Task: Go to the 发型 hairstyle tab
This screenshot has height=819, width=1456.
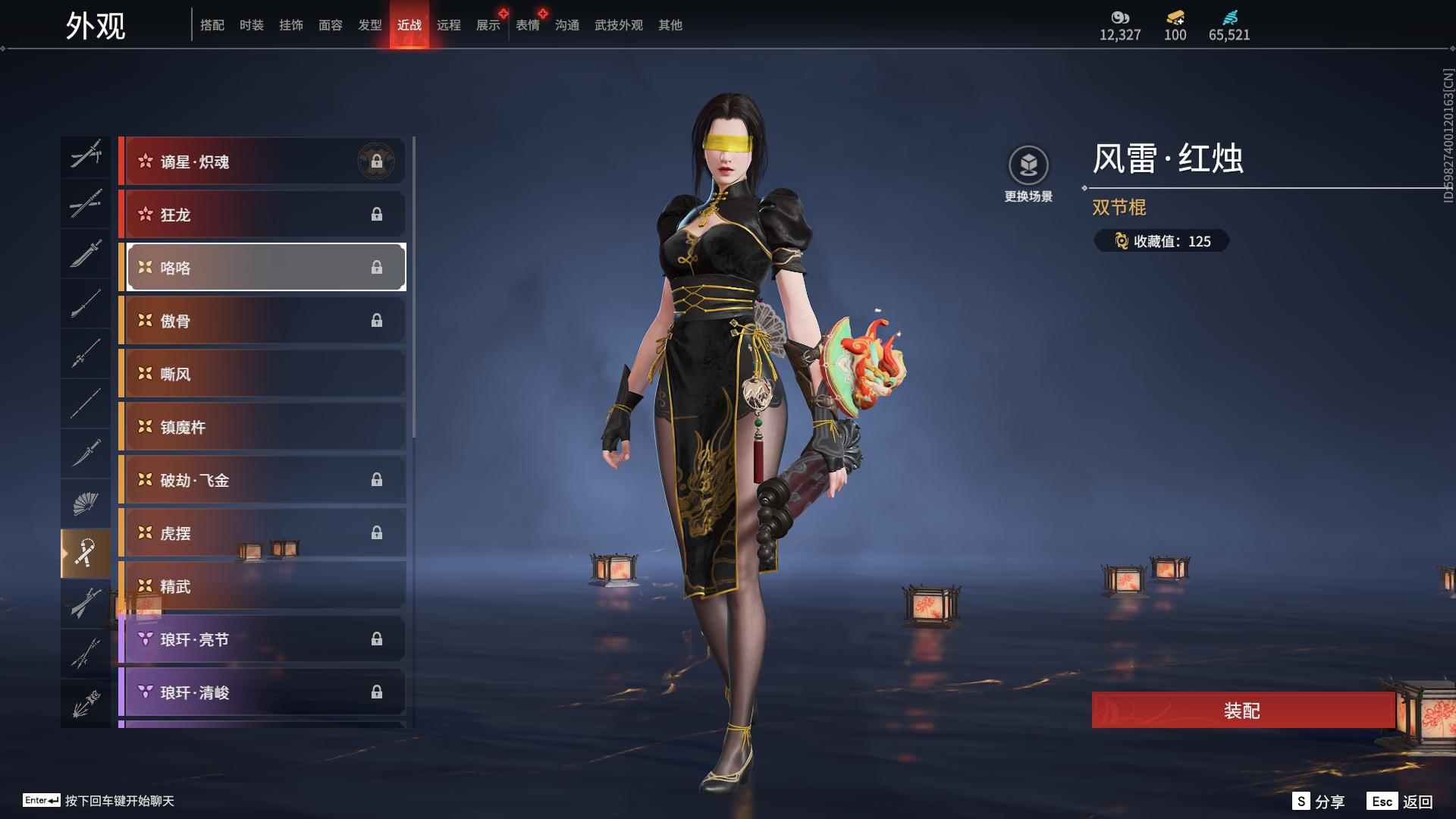Action: 369,26
